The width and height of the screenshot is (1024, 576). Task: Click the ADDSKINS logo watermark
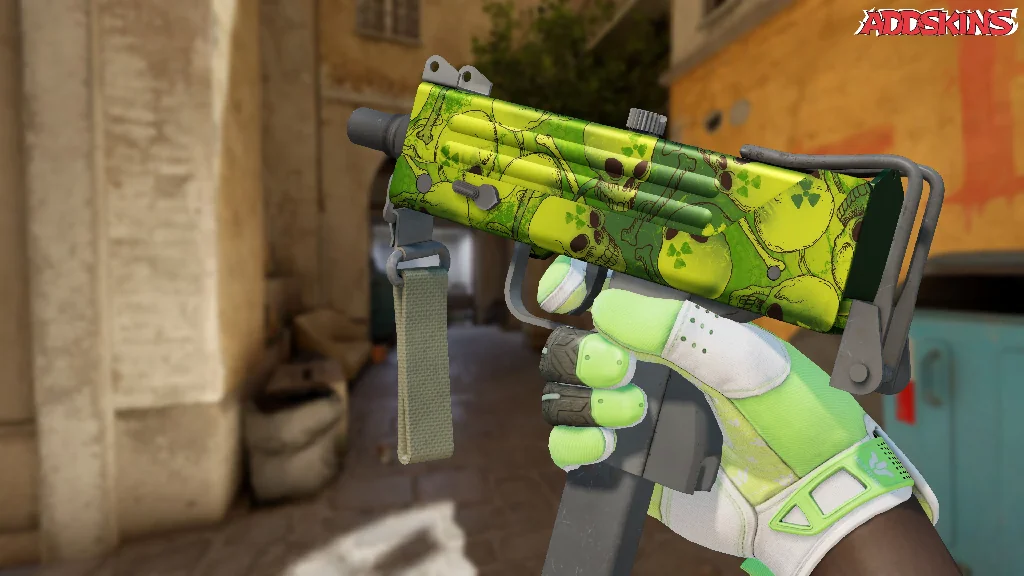coord(939,23)
